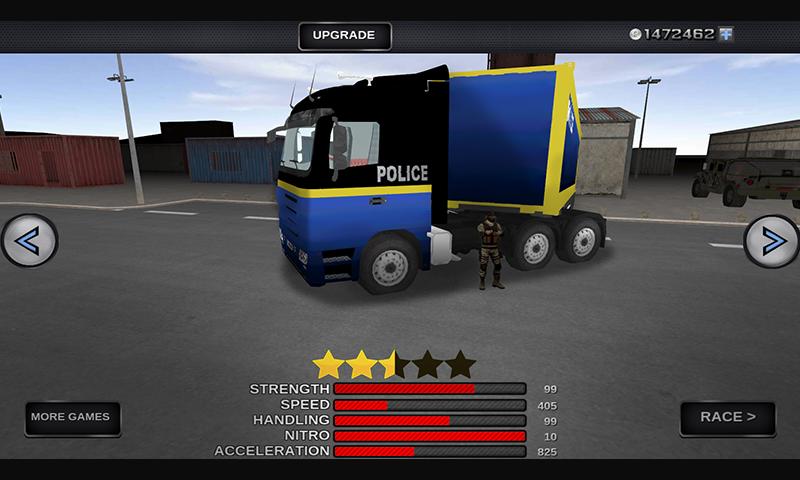Open the Upgrade menu
The image size is (800, 480).
[x=344, y=36]
